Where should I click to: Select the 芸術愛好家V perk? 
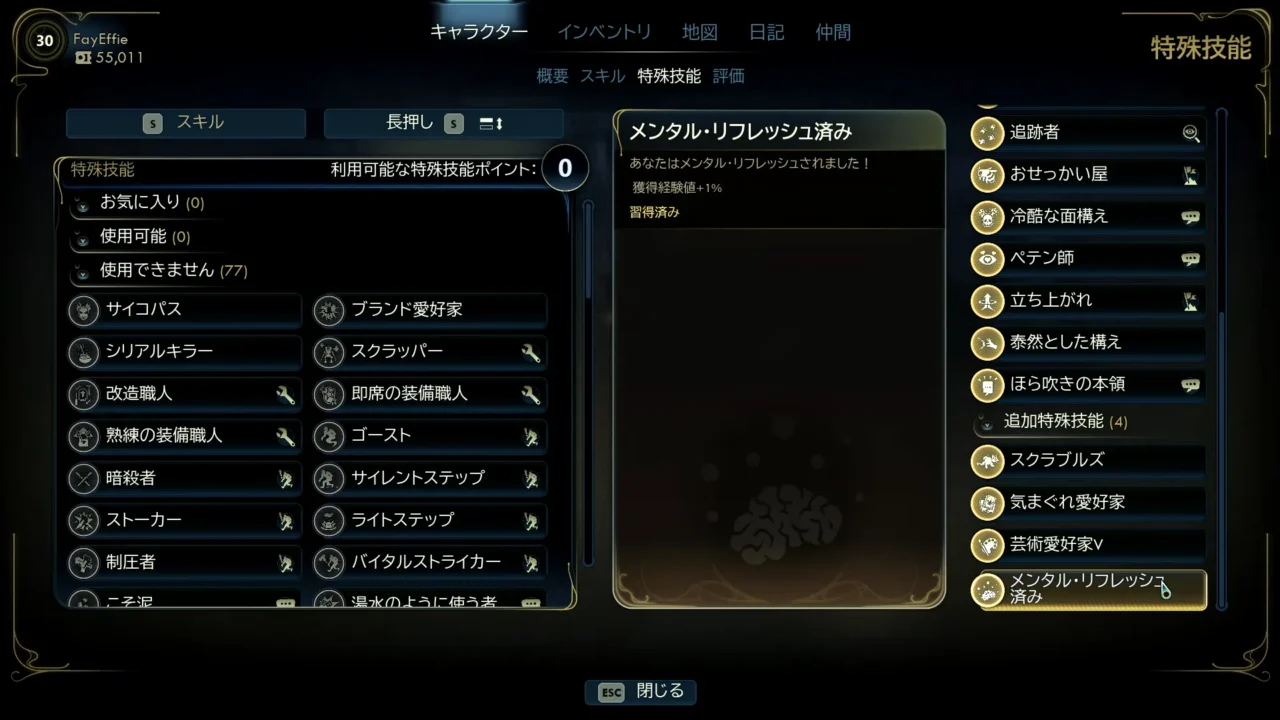1087,544
